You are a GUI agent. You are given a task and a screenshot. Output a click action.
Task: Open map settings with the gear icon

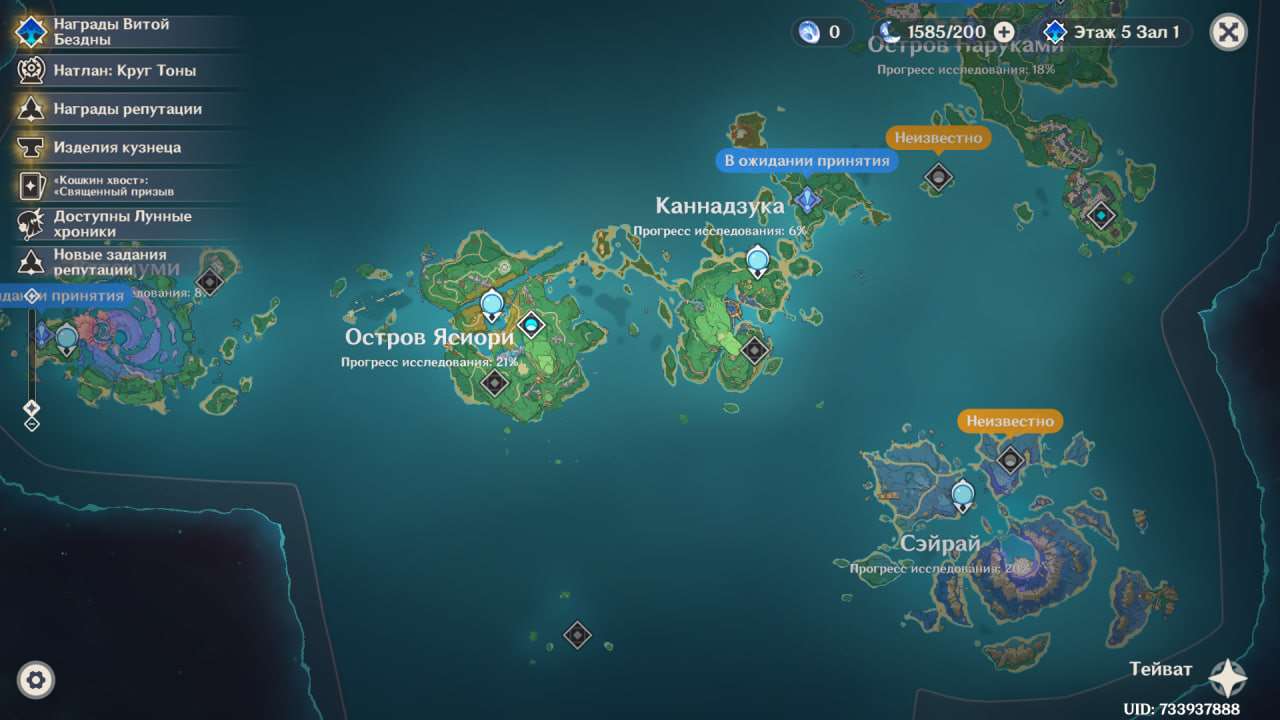36,680
